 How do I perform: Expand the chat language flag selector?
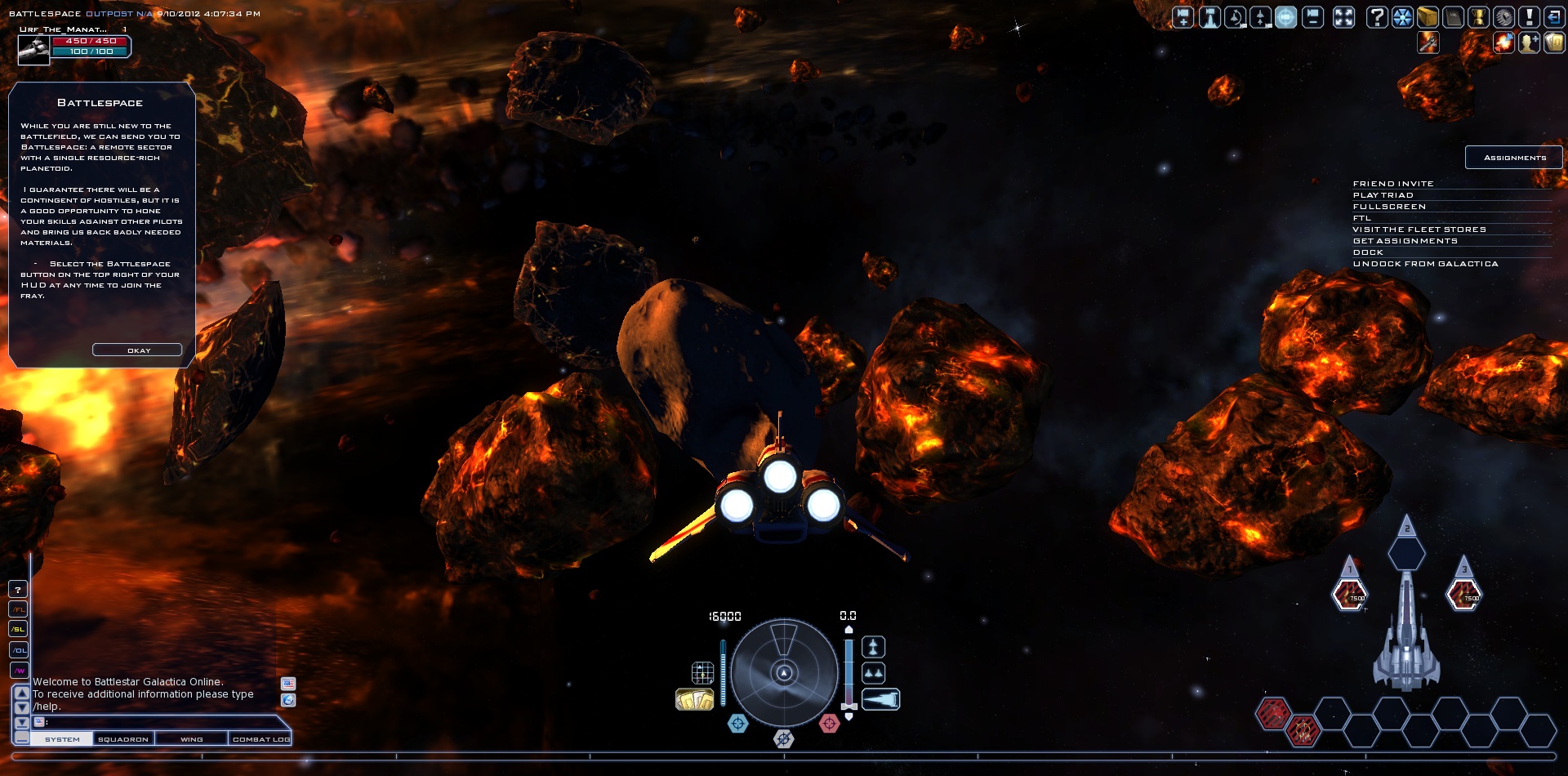[287, 684]
